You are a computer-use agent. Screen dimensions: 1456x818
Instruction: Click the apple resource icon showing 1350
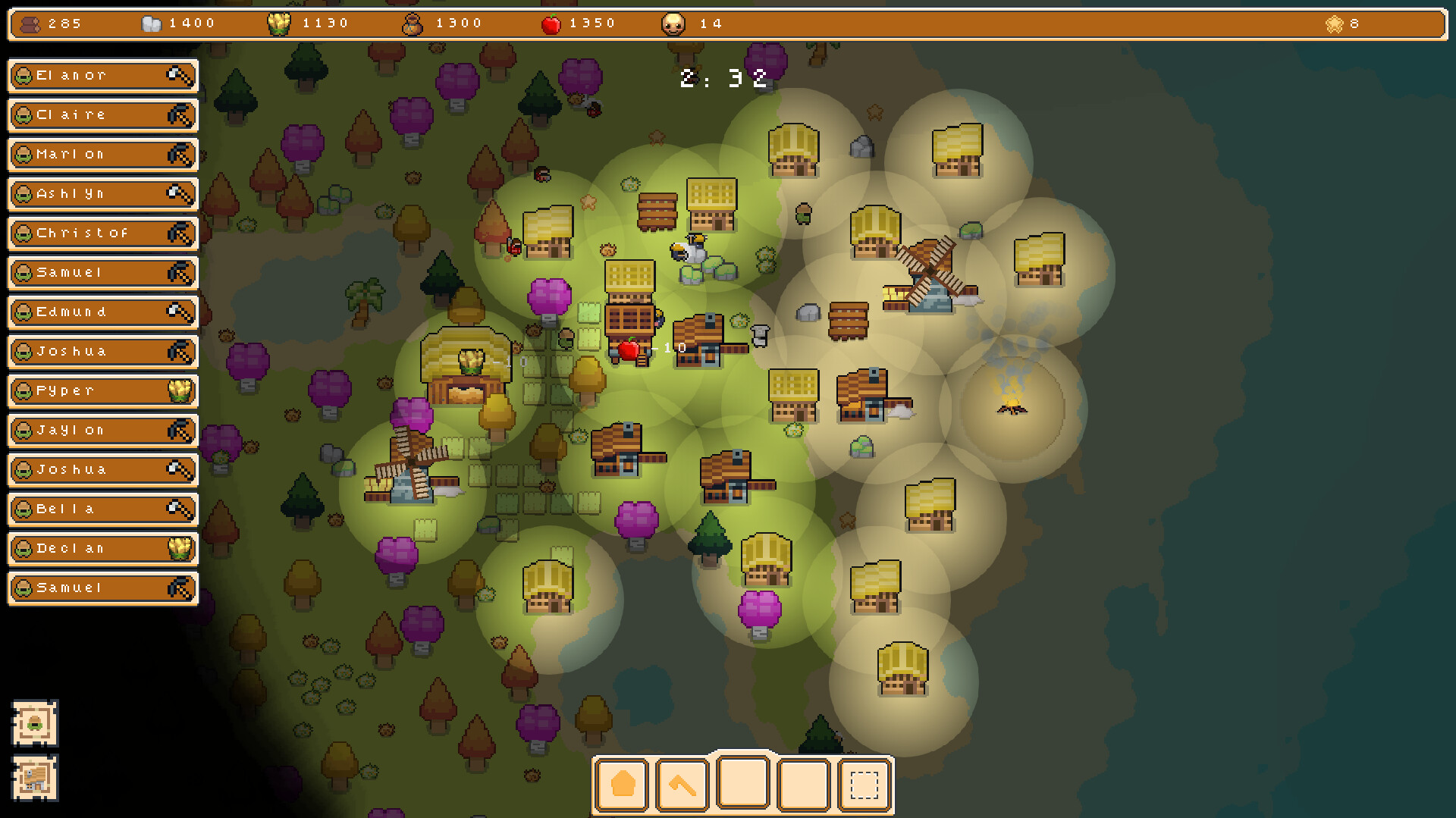pos(551,23)
